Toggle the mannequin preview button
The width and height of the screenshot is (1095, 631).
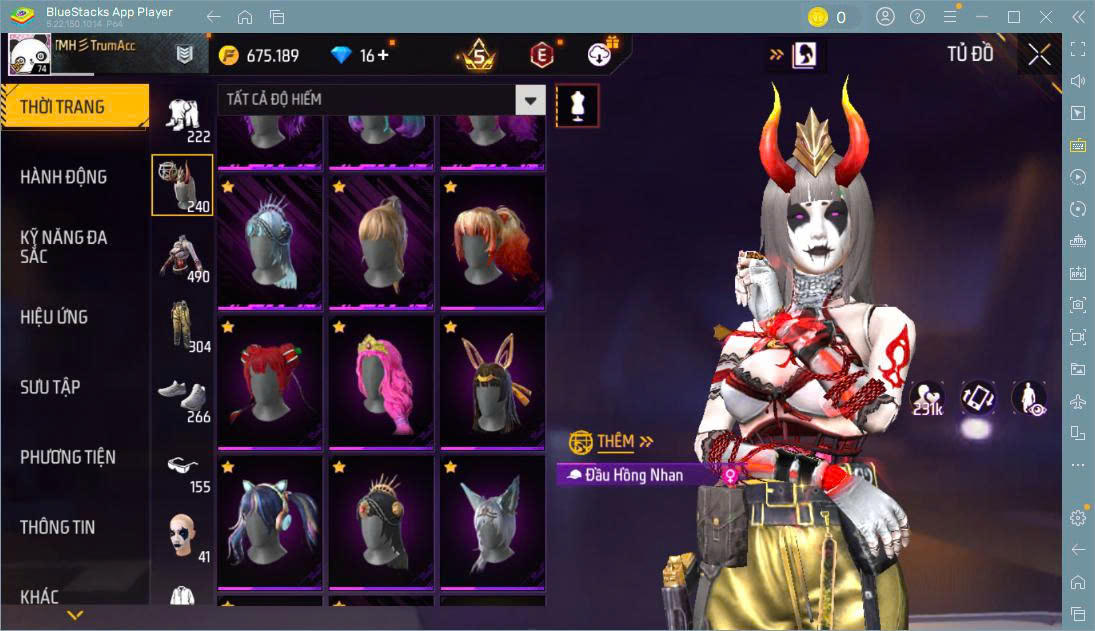tap(577, 104)
